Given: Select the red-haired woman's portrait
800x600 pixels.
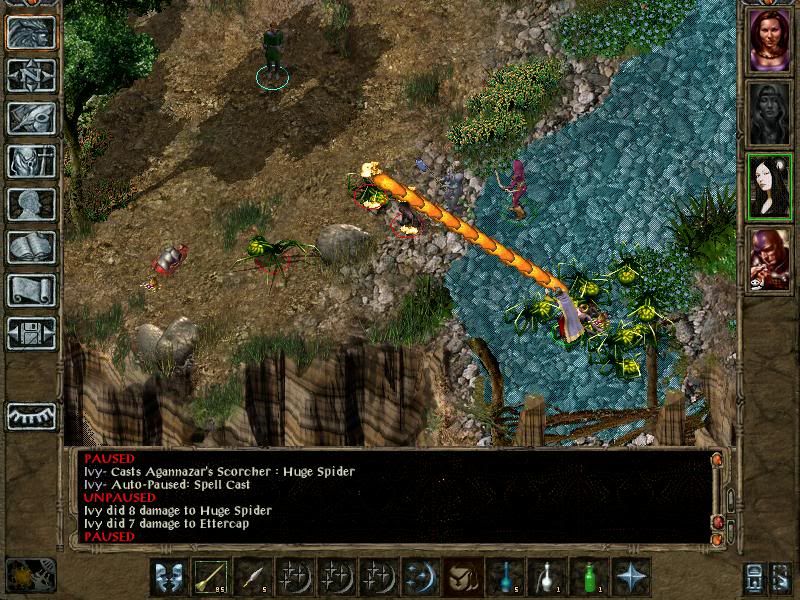Looking at the screenshot, I should pyautogui.click(x=770, y=42).
